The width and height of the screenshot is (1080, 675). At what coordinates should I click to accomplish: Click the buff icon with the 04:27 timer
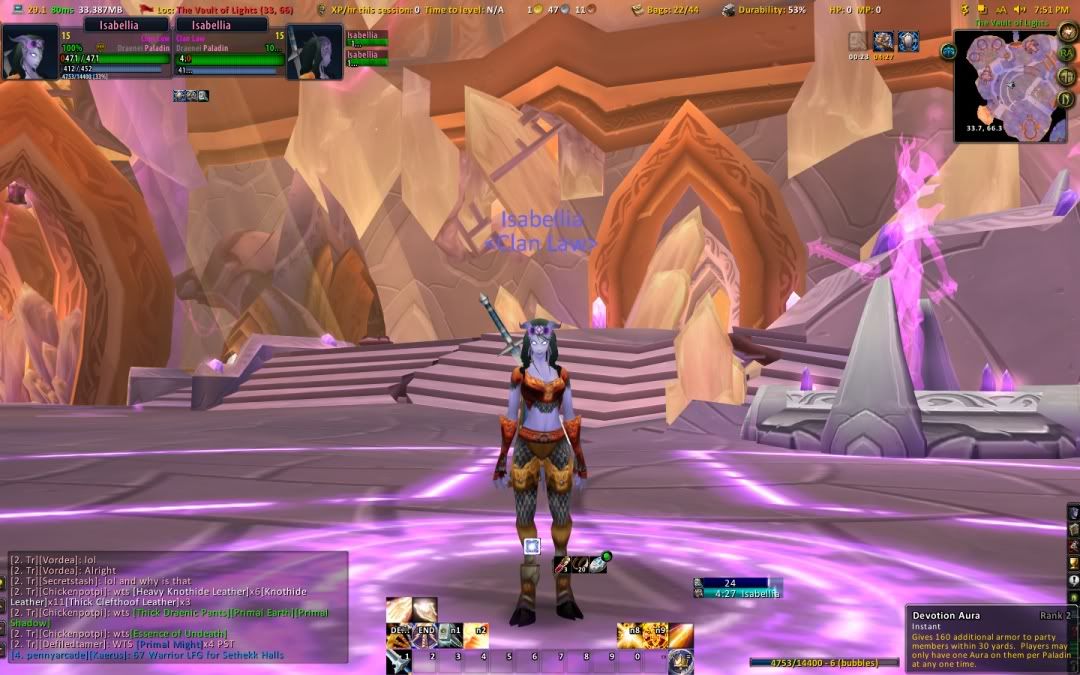point(883,41)
